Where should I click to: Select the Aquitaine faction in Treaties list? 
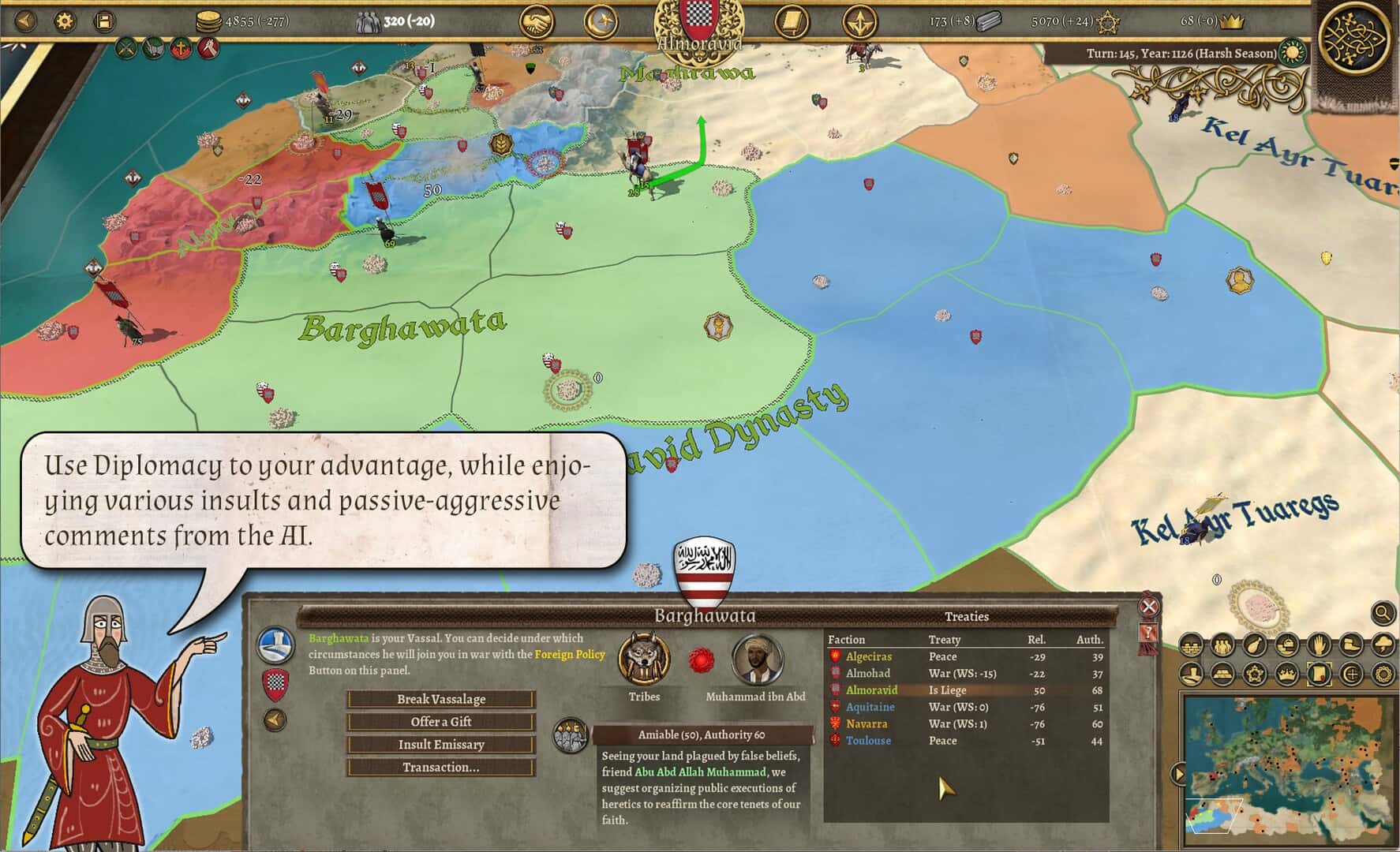(x=870, y=707)
